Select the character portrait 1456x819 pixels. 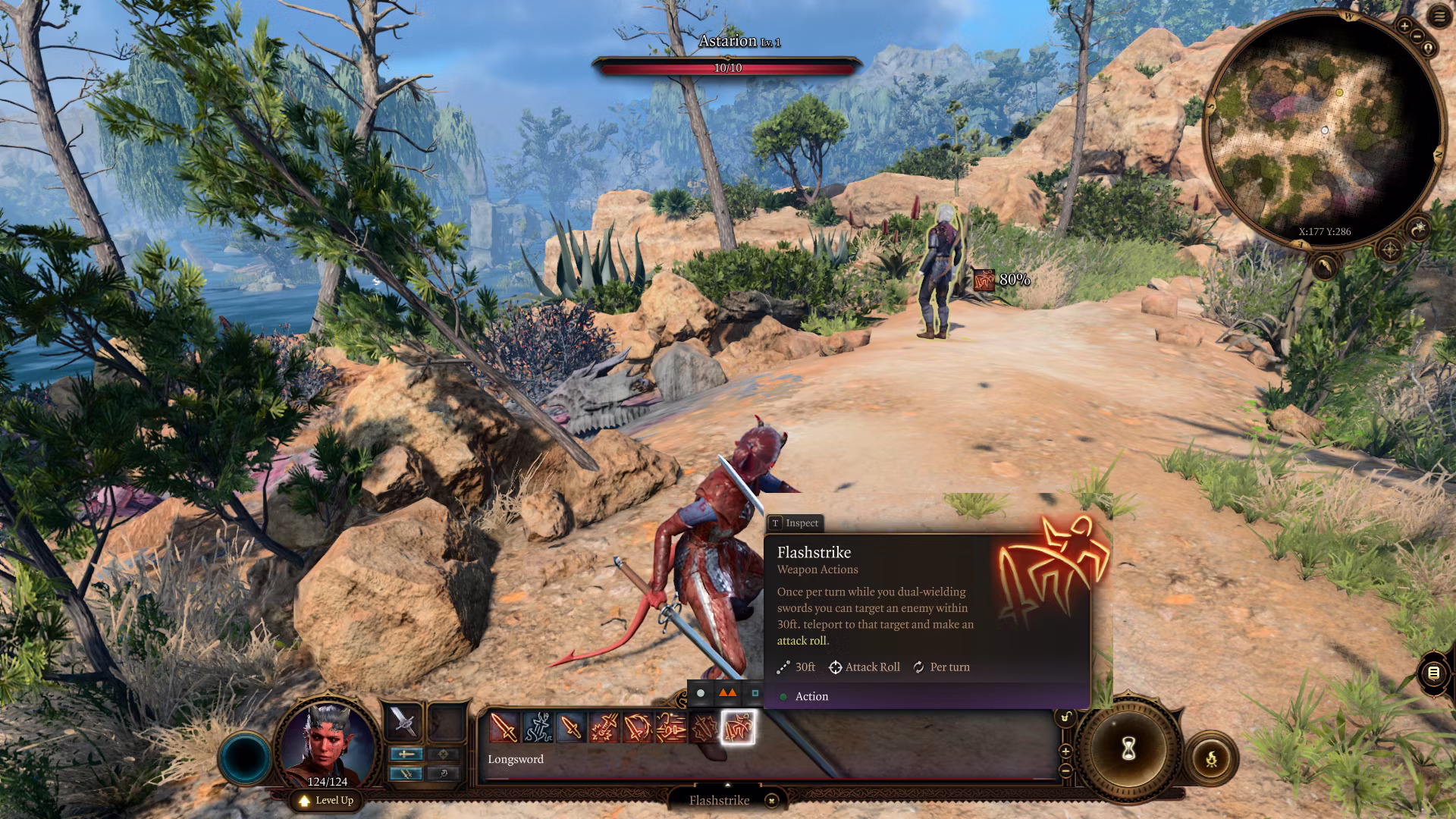coord(327,739)
